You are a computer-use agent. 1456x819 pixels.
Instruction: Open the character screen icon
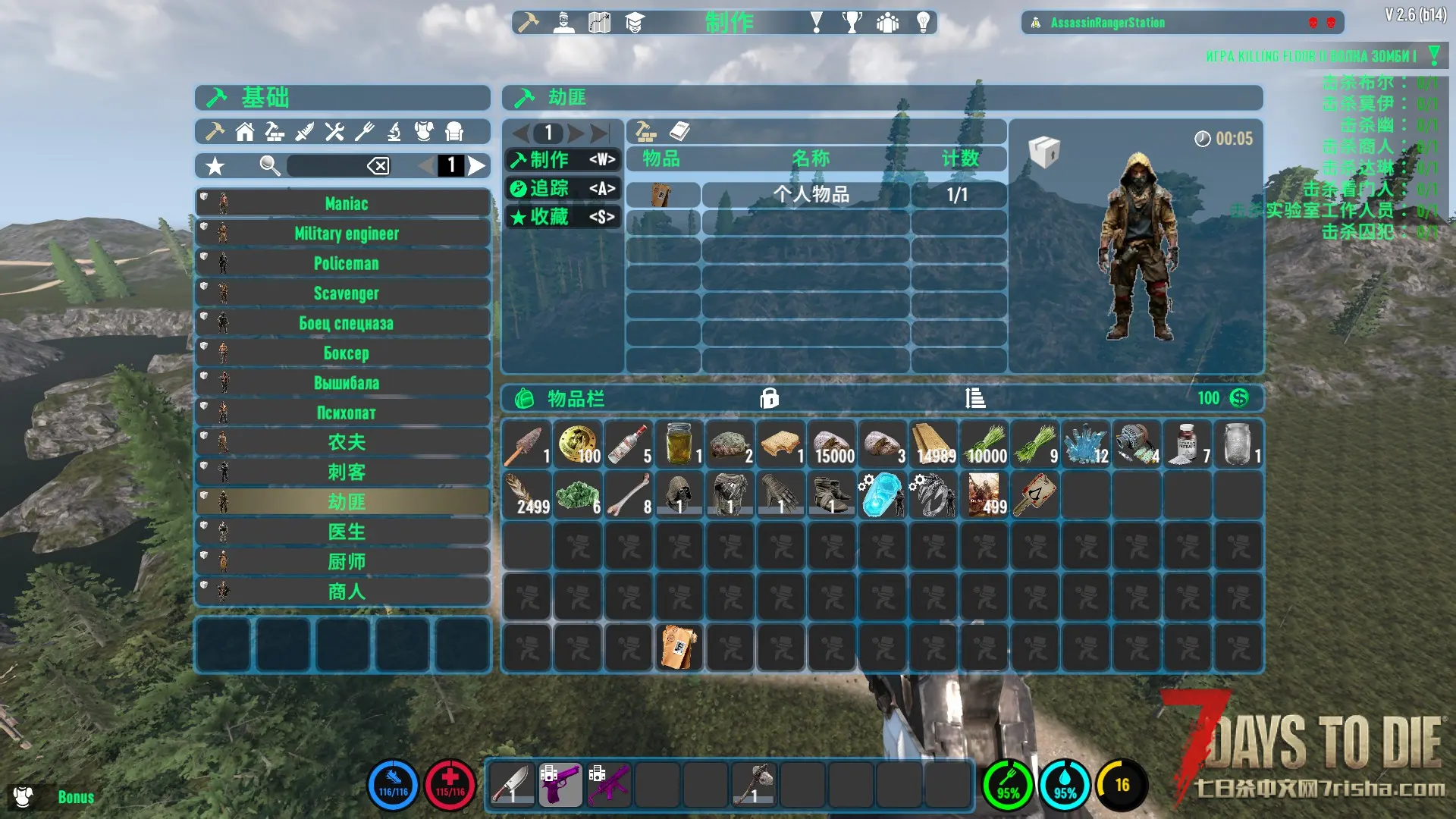coord(563,23)
